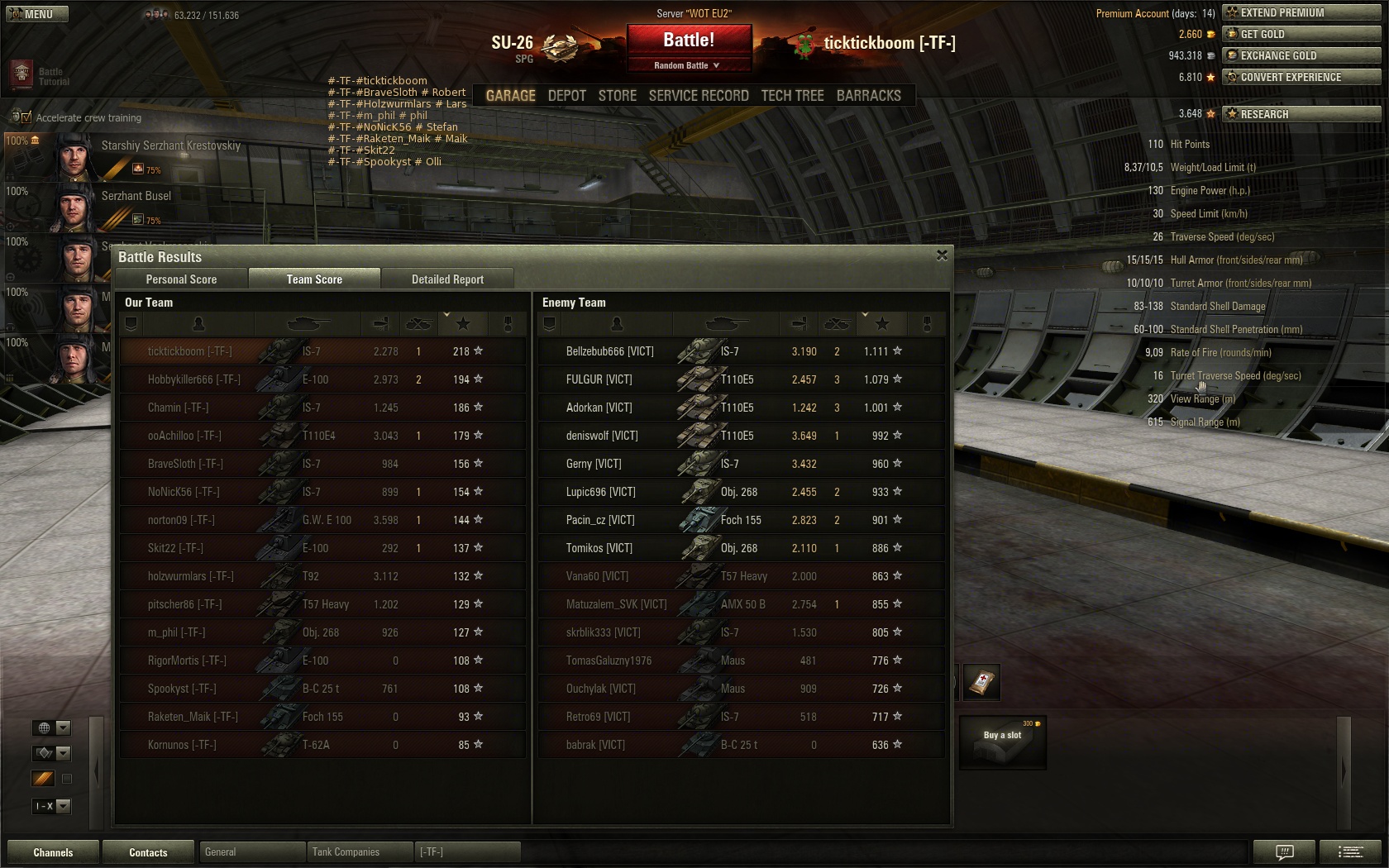The image size is (1389, 868).
Task: Open the Channels button
Action: pyautogui.click(x=53, y=852)
